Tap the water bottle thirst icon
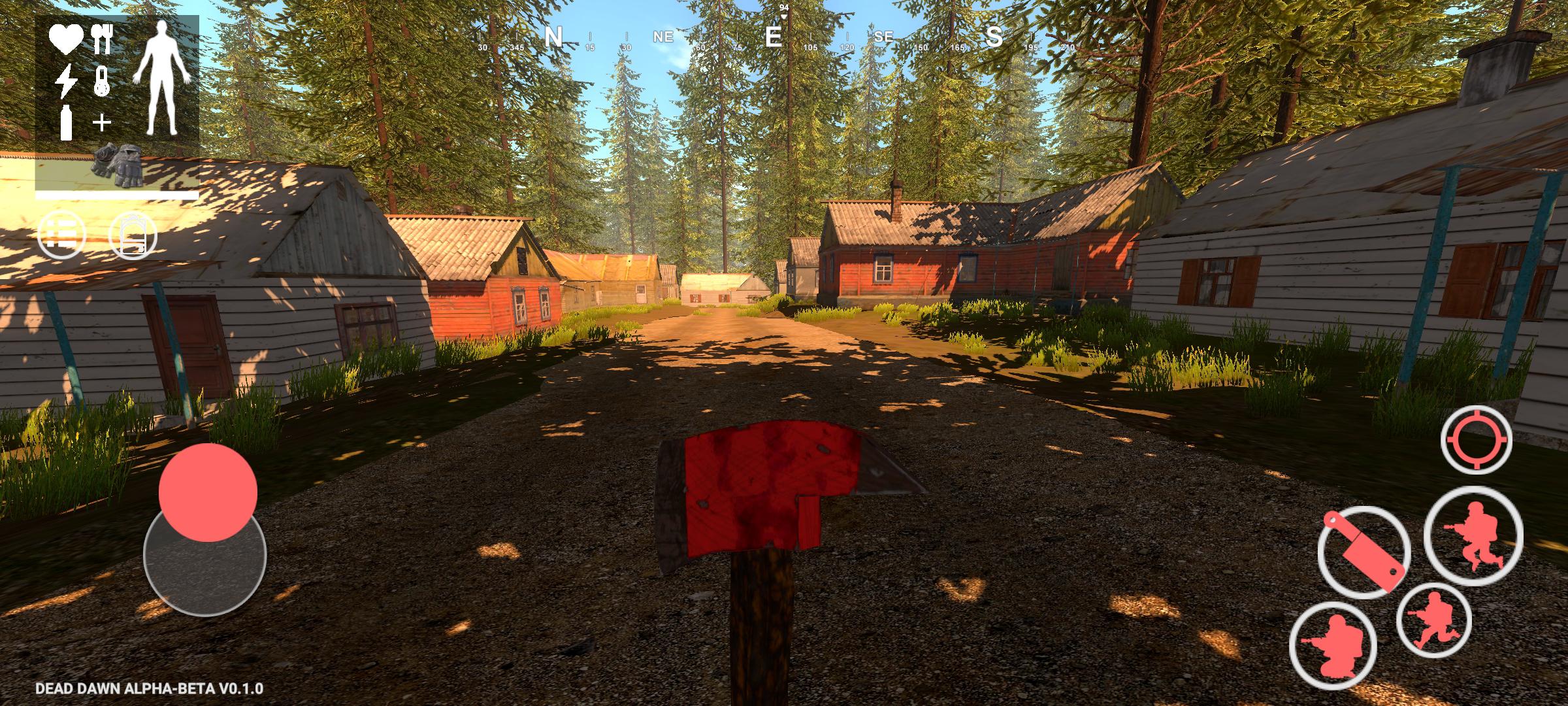The width and height of the screenshot is (1568, 706). click(x=66, y=122)
